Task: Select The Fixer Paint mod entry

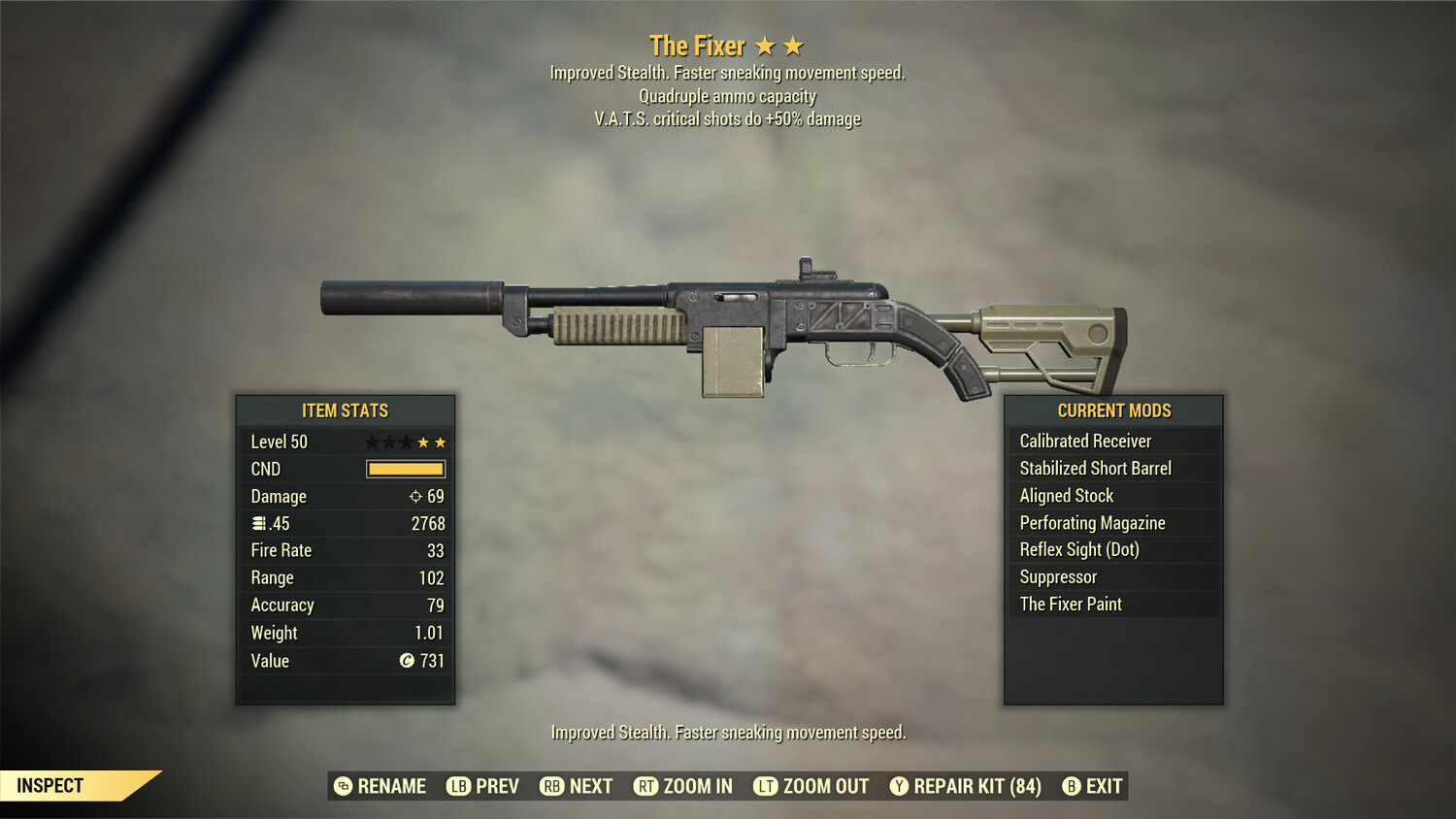Action: tap(1070, 604)
